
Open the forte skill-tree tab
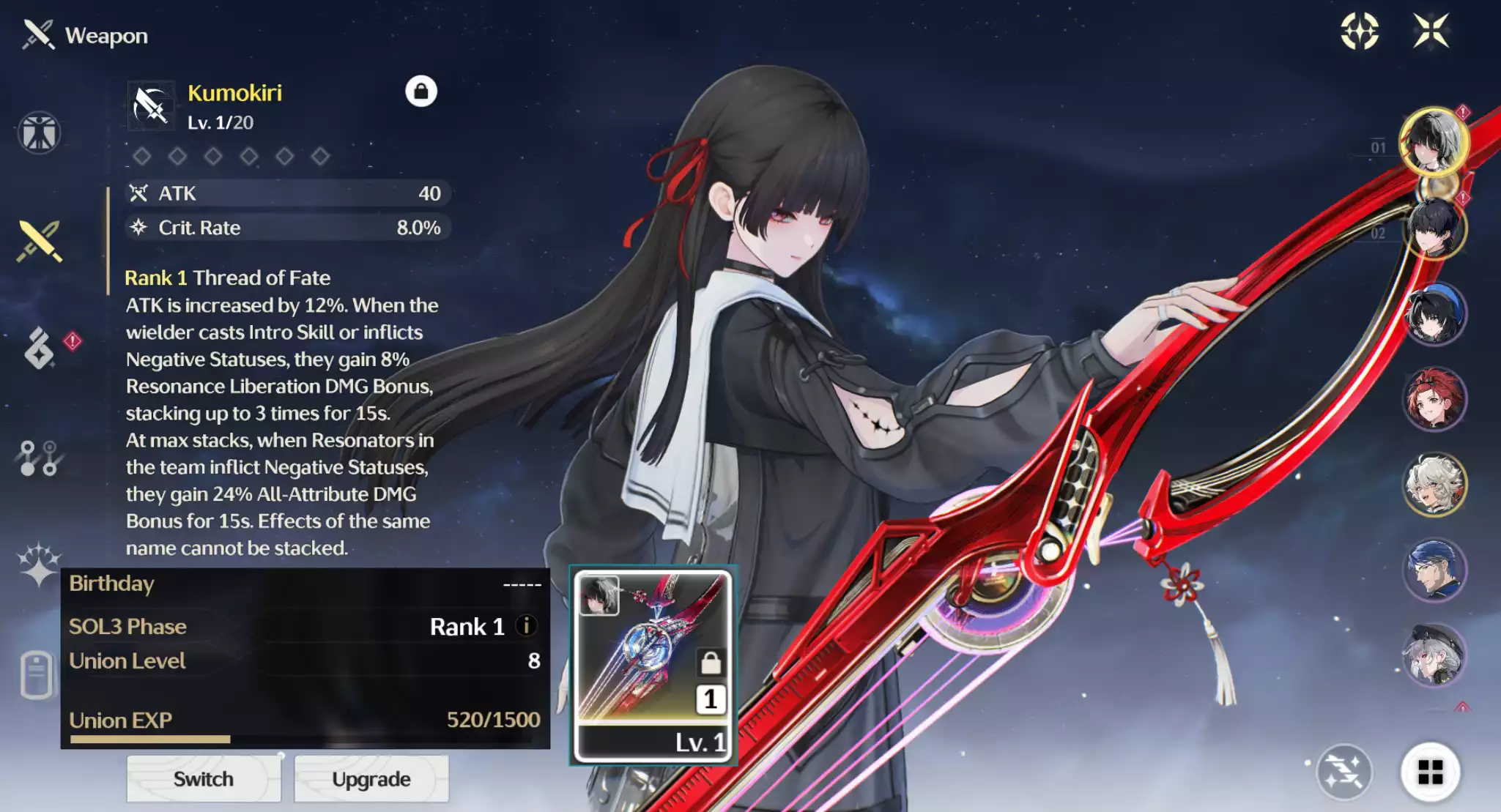pyautogui.click(x=38, y=458)
